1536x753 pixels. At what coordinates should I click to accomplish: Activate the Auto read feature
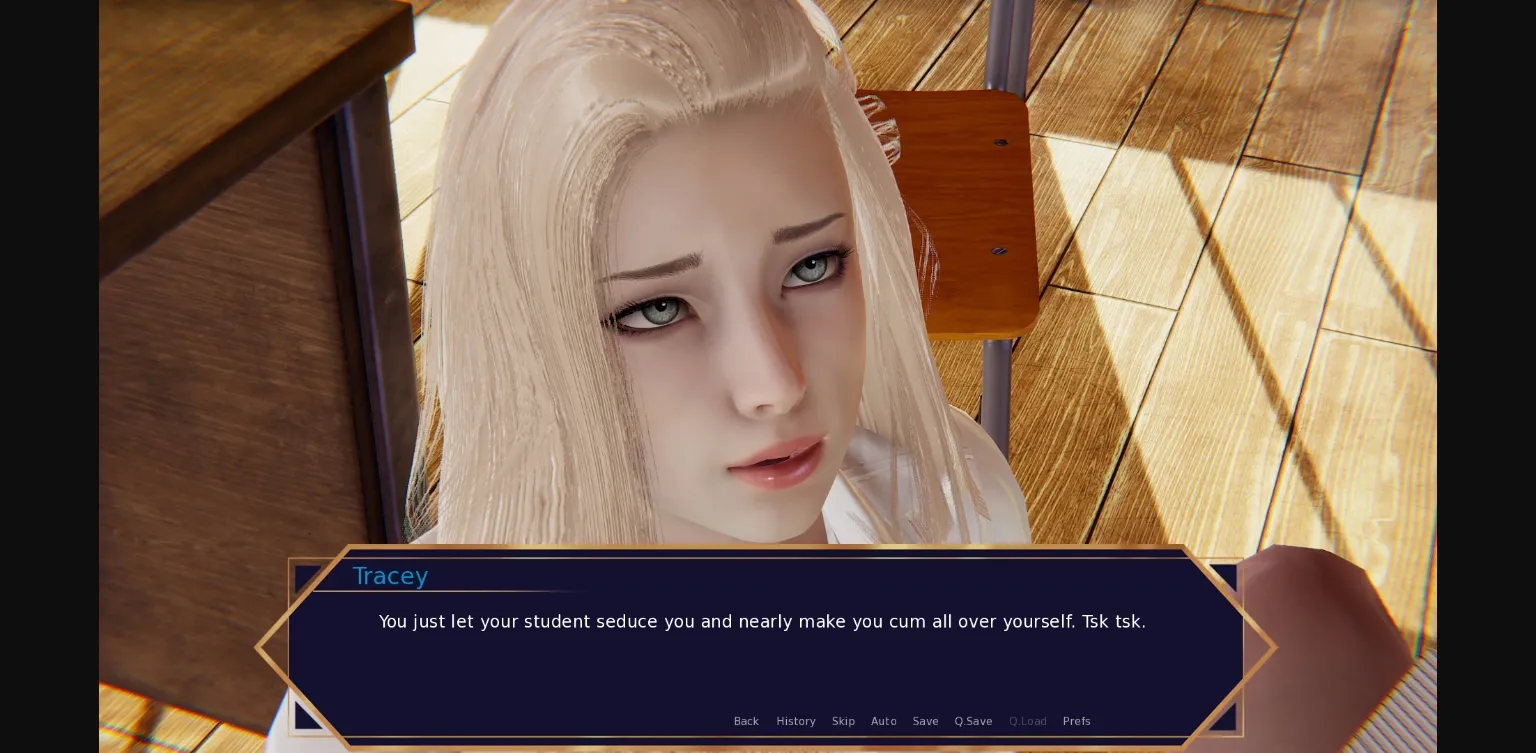click(883, 721)
